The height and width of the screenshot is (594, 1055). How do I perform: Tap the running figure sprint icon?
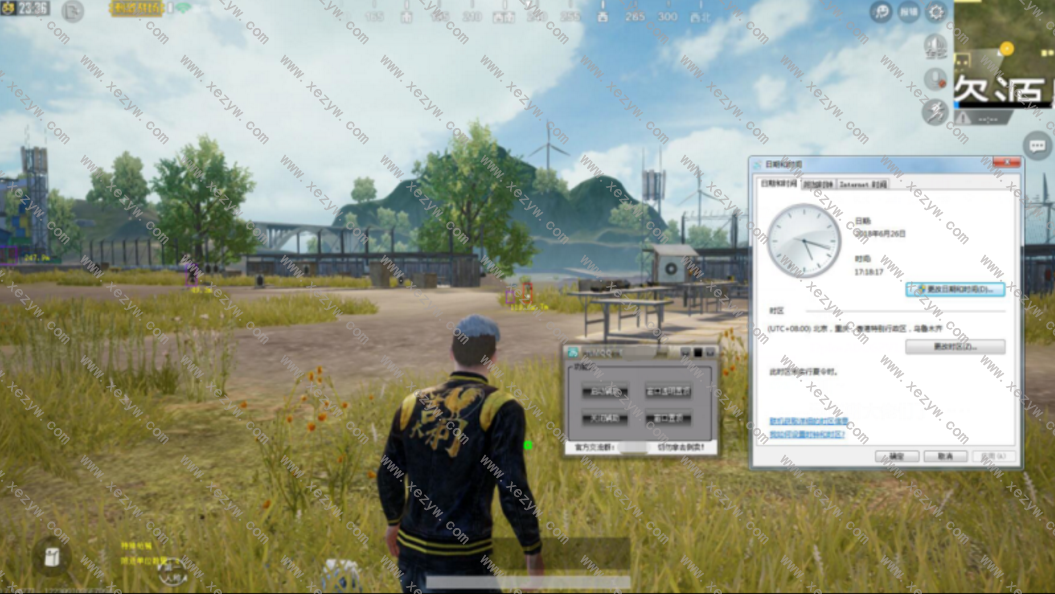pos(935,112)
